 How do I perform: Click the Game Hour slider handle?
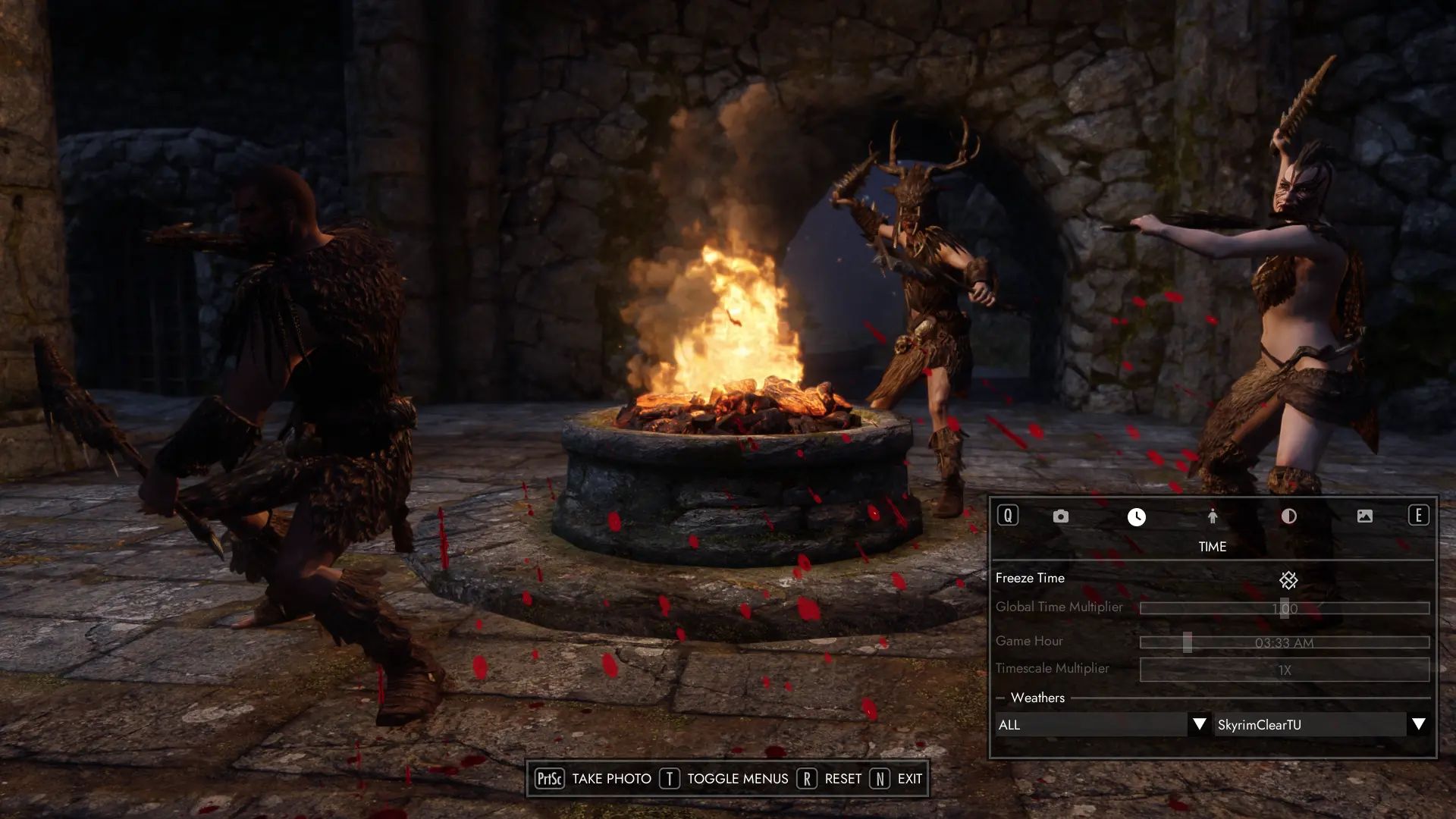1188,641
